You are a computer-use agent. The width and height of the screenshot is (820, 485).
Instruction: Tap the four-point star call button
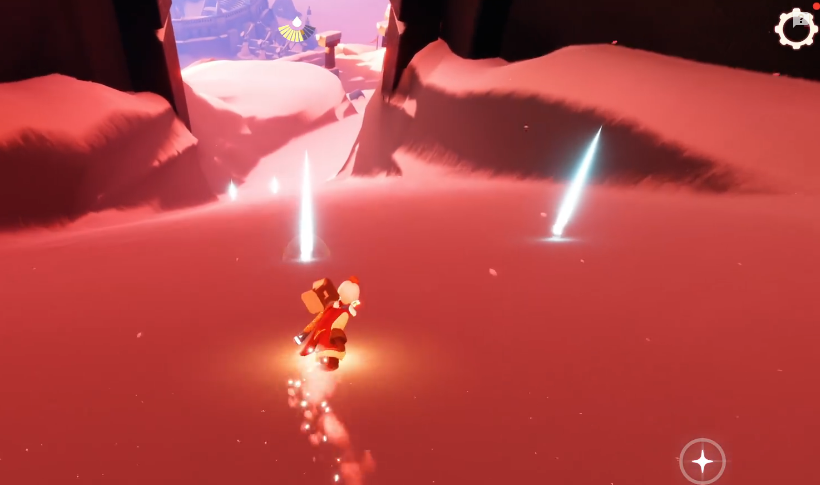pyautogui.click(x=702, y=461)
